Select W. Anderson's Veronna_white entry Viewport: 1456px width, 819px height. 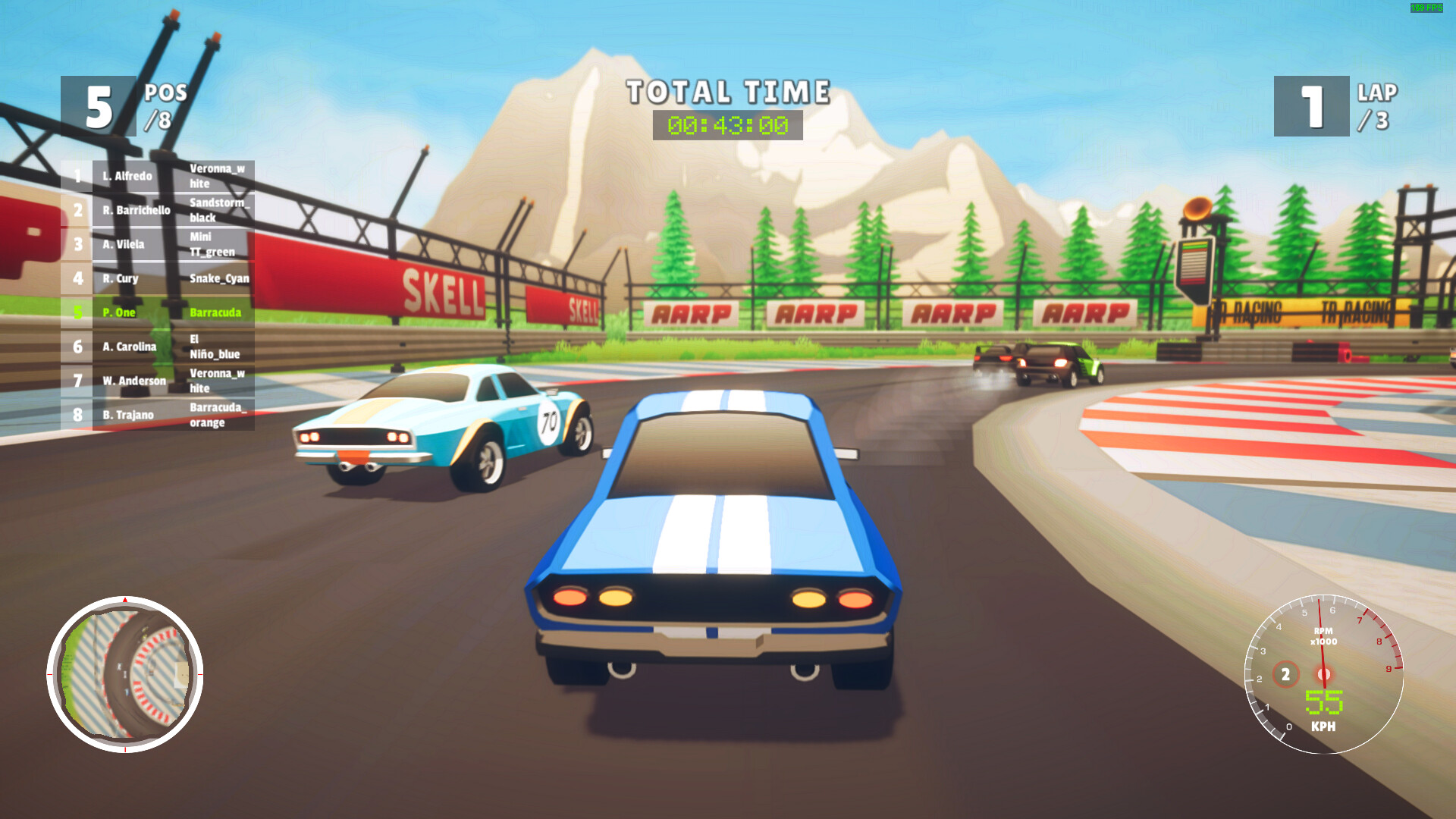pos(218,381)
